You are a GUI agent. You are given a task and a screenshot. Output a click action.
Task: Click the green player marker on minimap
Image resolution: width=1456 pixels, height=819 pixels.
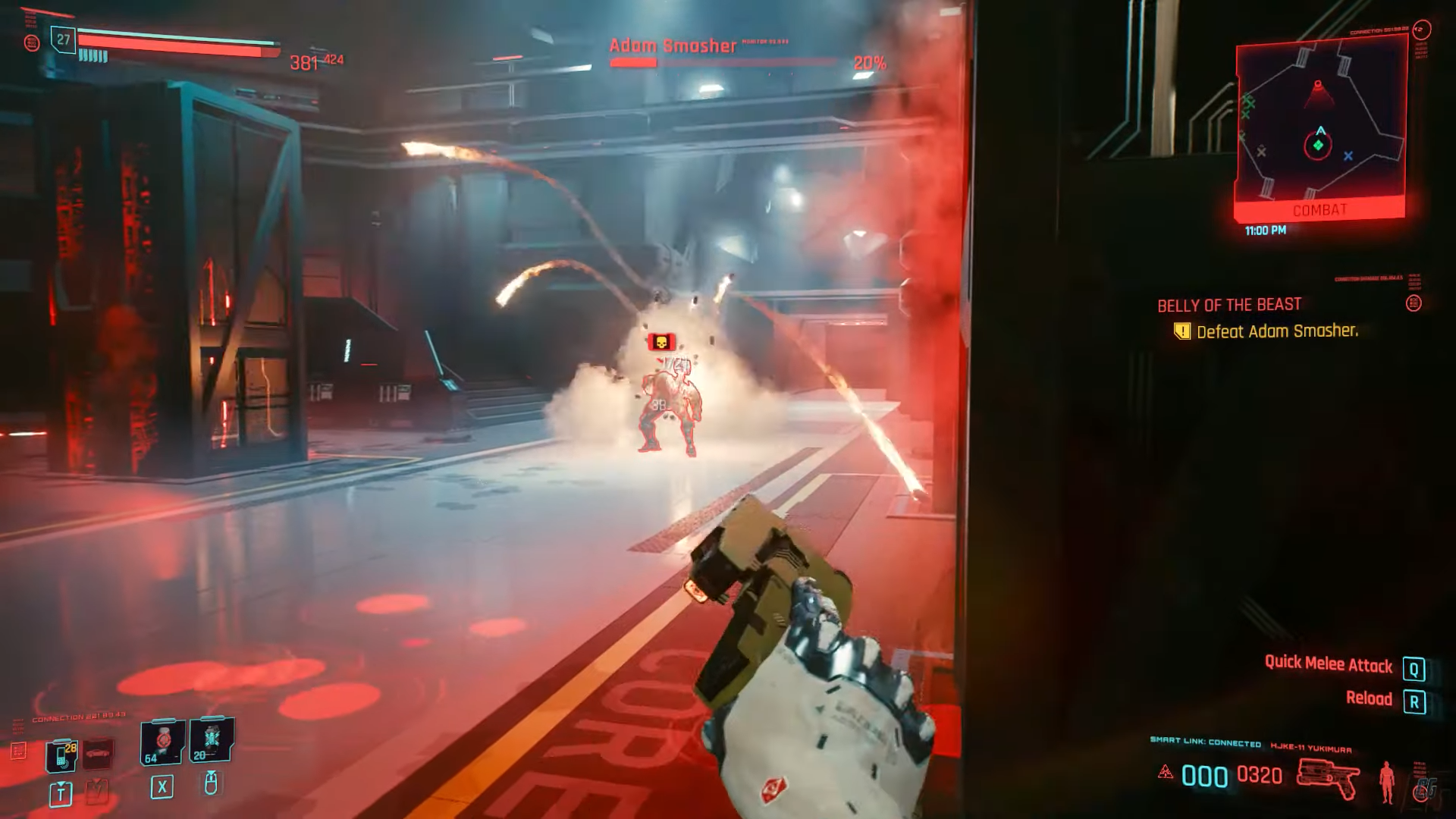(1318, 145)
